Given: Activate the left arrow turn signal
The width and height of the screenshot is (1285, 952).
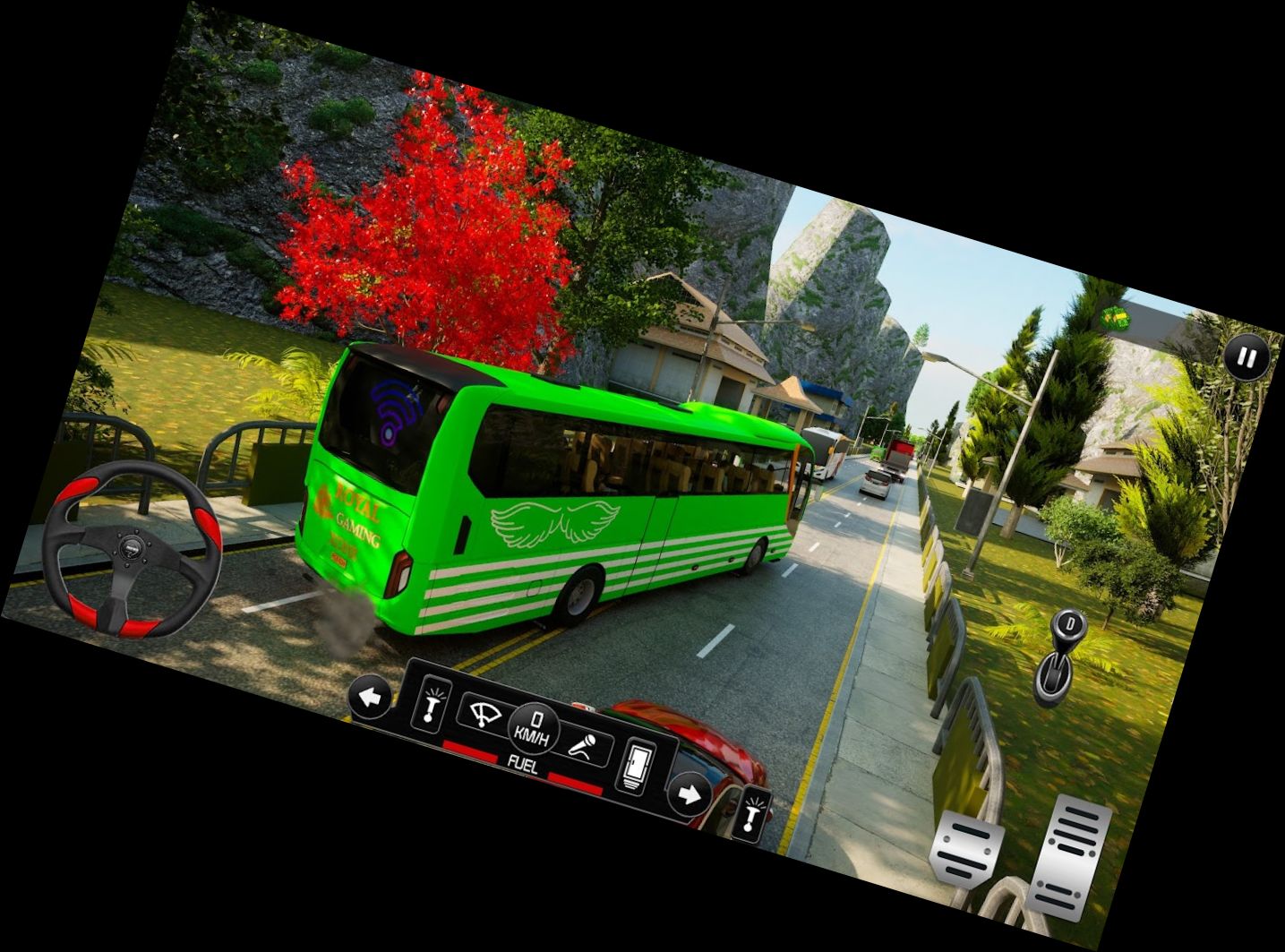Looking at the screenshot, I should [370, 695].
